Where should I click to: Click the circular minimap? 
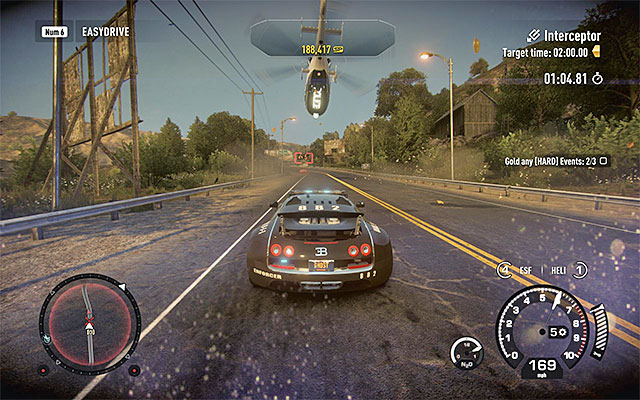click(x=90, y=324)
